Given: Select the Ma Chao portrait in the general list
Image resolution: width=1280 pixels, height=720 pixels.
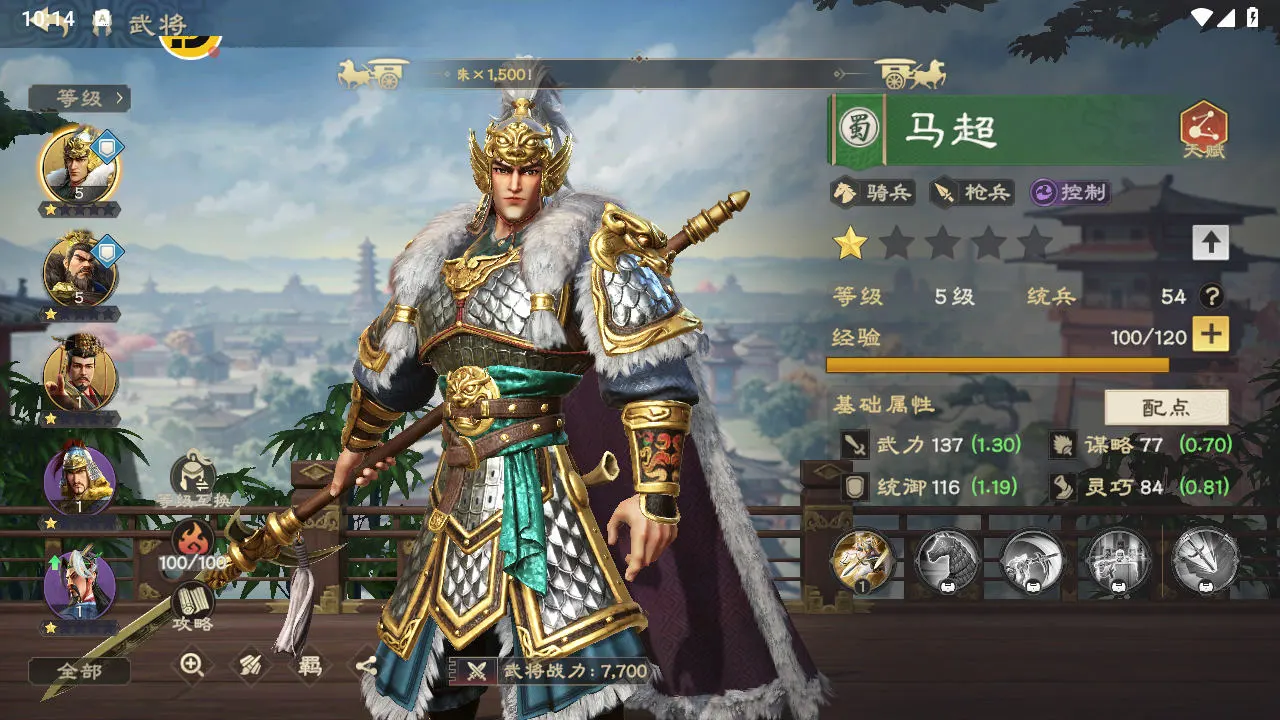Looking at the screenshot, I should pos(79,166).
